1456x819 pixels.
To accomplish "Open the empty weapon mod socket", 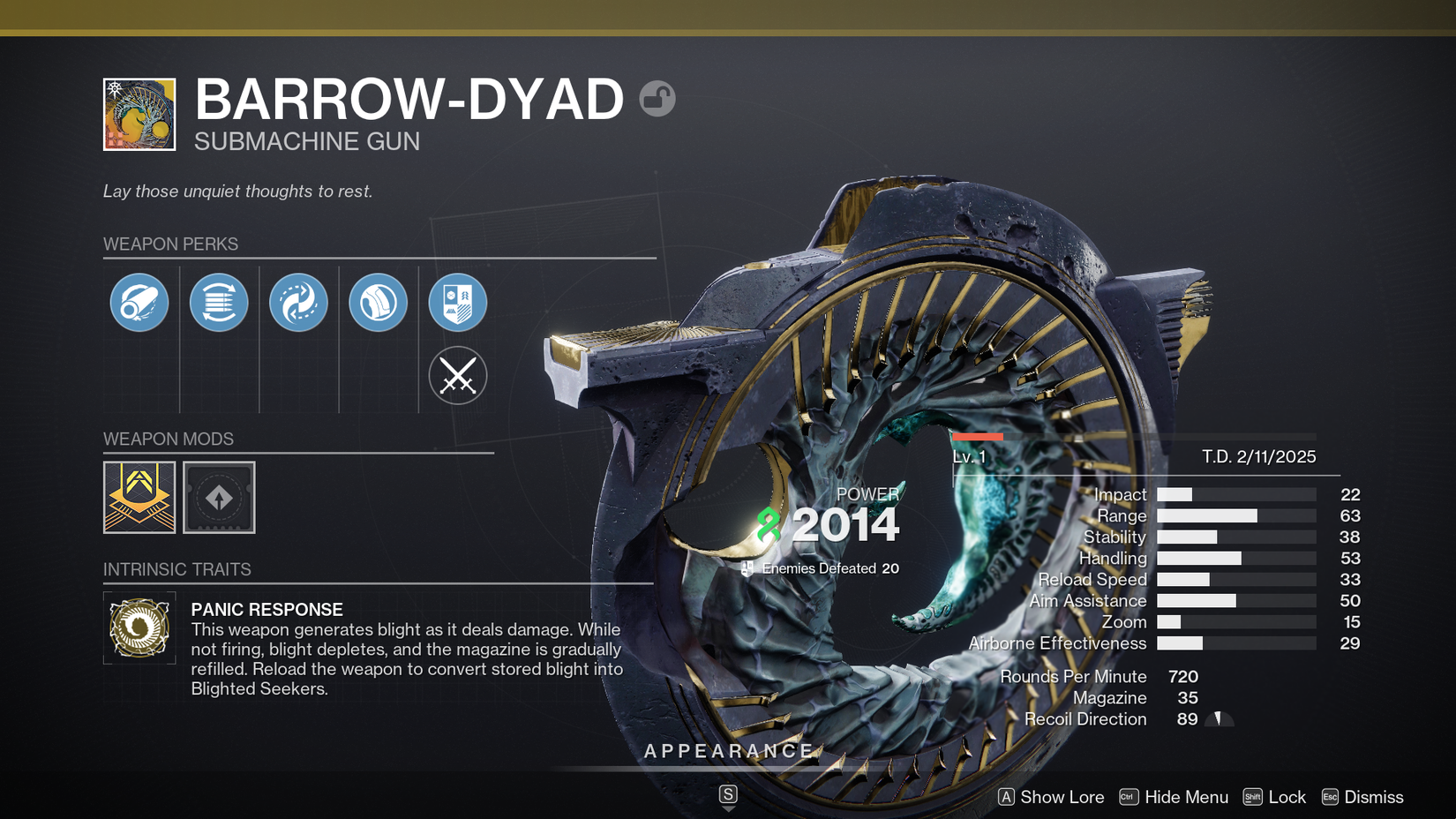I will point(219,497).
